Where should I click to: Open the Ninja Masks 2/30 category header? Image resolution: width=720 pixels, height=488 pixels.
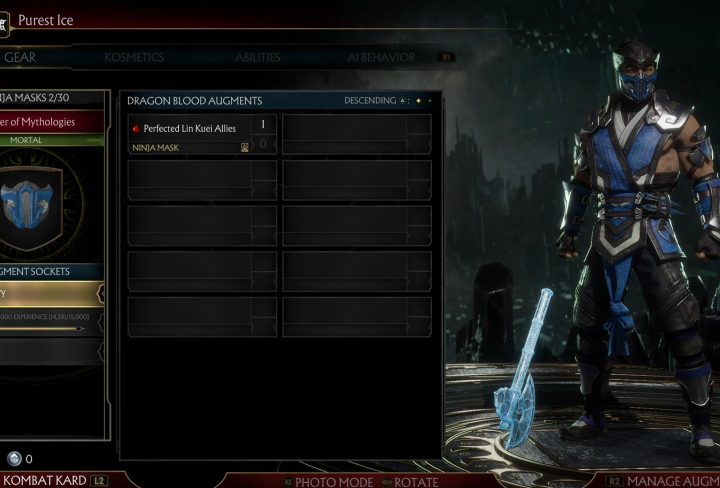[x=52, y=98]
